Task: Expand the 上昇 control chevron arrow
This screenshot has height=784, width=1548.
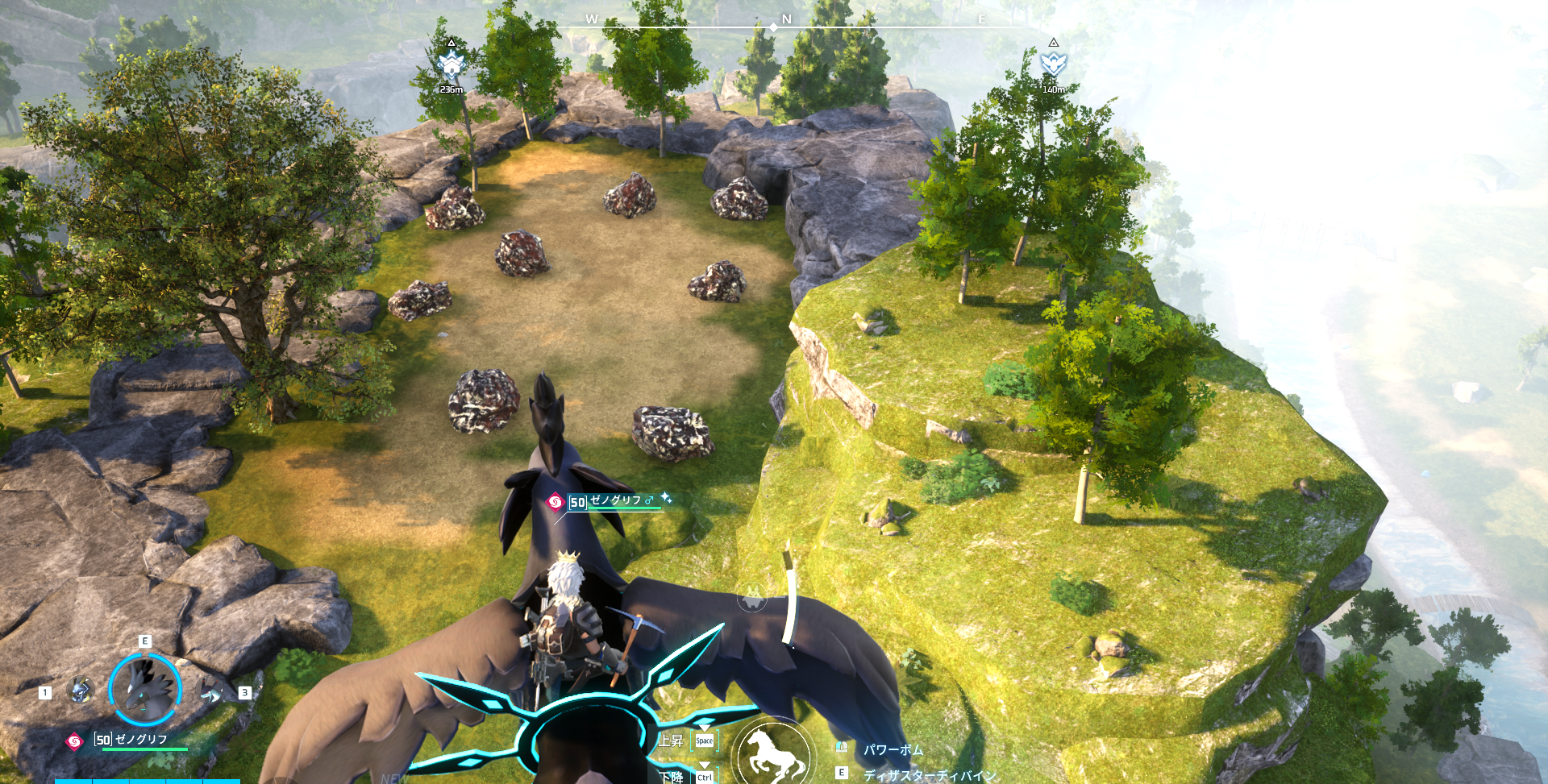Action: [x=704, y=727]
